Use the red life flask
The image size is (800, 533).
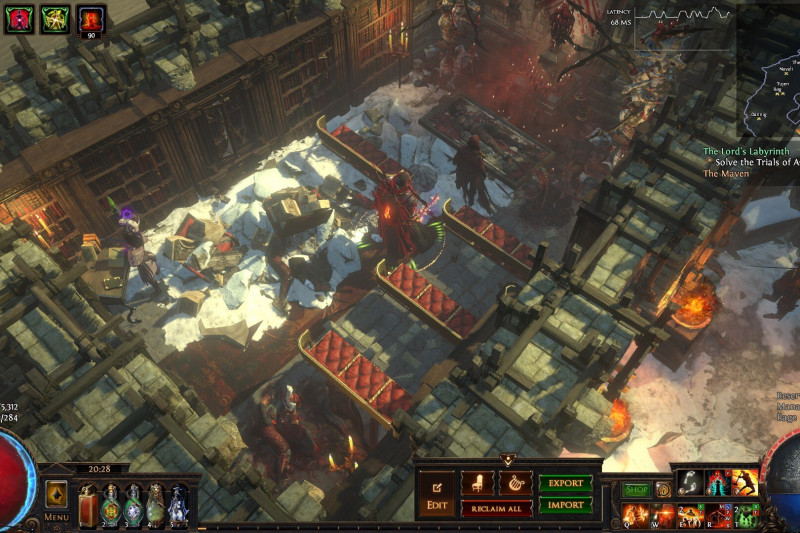pos(87,504)
